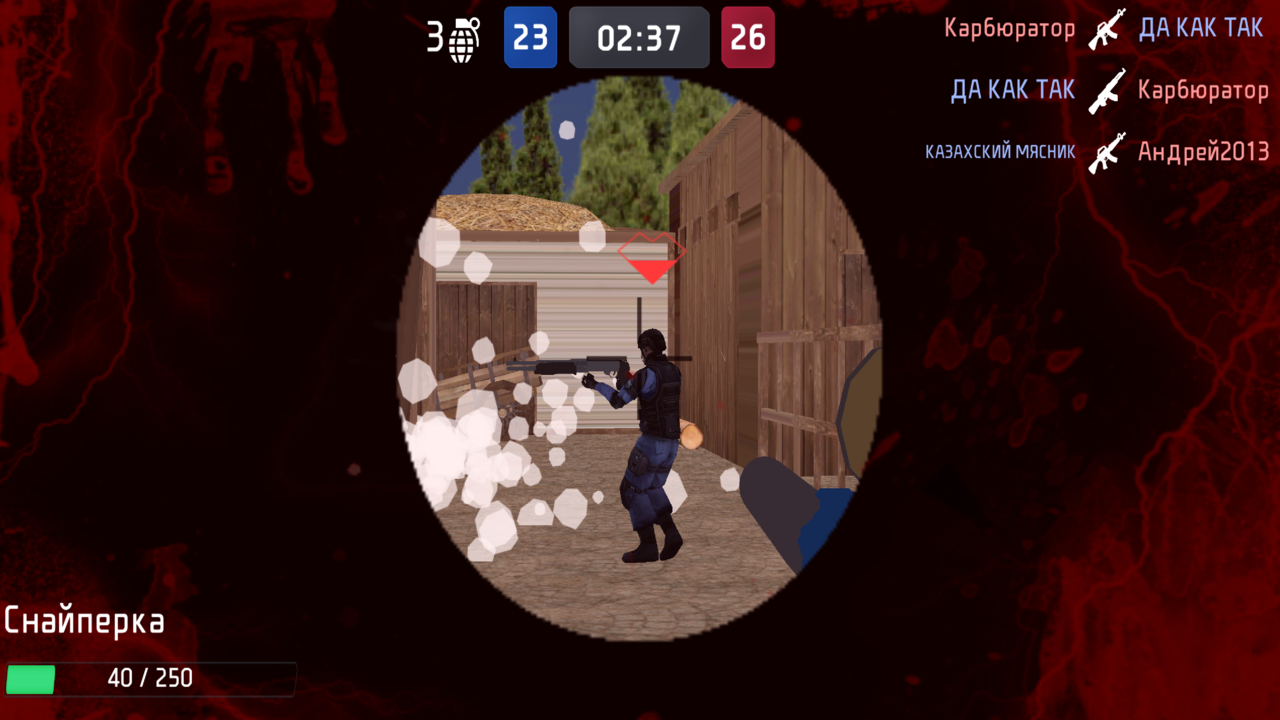The height and width of the screenshot is (720, 1280).
Task: Tap the knife-style weapon silhouette in kill feed
Action: point(1106,91)
